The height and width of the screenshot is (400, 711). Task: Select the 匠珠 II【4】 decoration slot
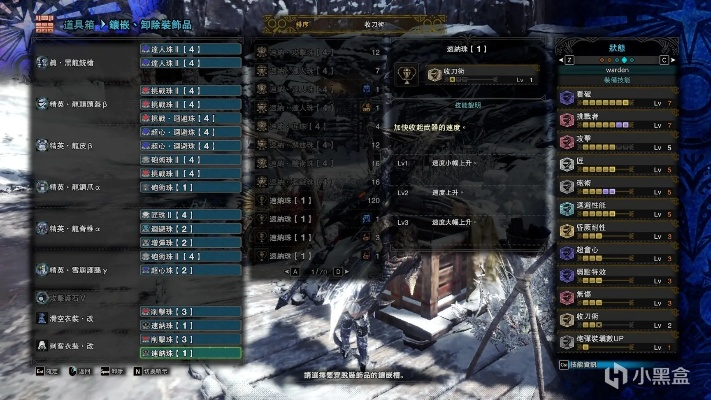tap(190, 215)
